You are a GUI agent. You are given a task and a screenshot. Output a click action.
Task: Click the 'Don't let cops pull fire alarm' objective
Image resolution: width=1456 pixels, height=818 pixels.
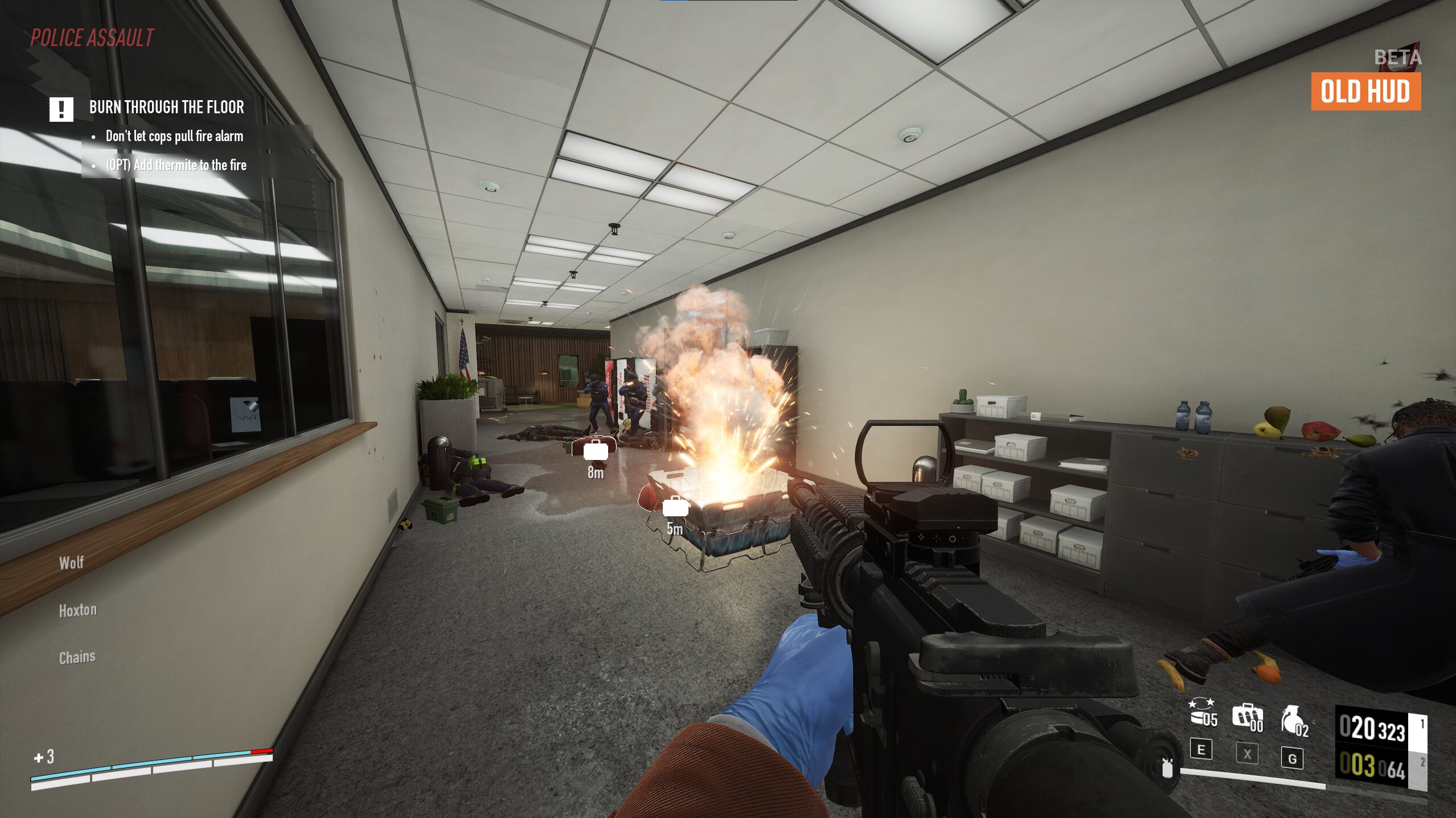click(x=174, y=136)
